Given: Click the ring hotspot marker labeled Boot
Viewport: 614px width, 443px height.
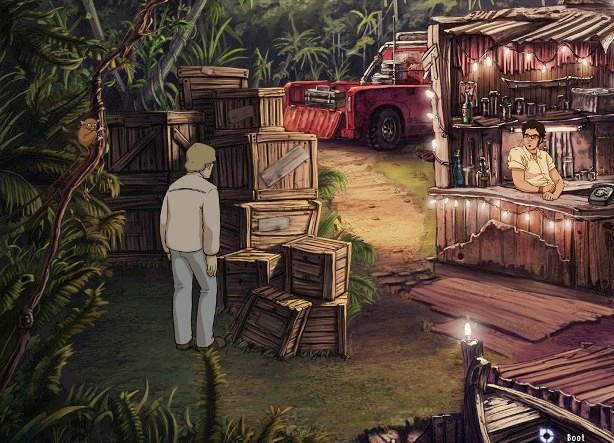Looking at the screenshot, I should 546,434.
